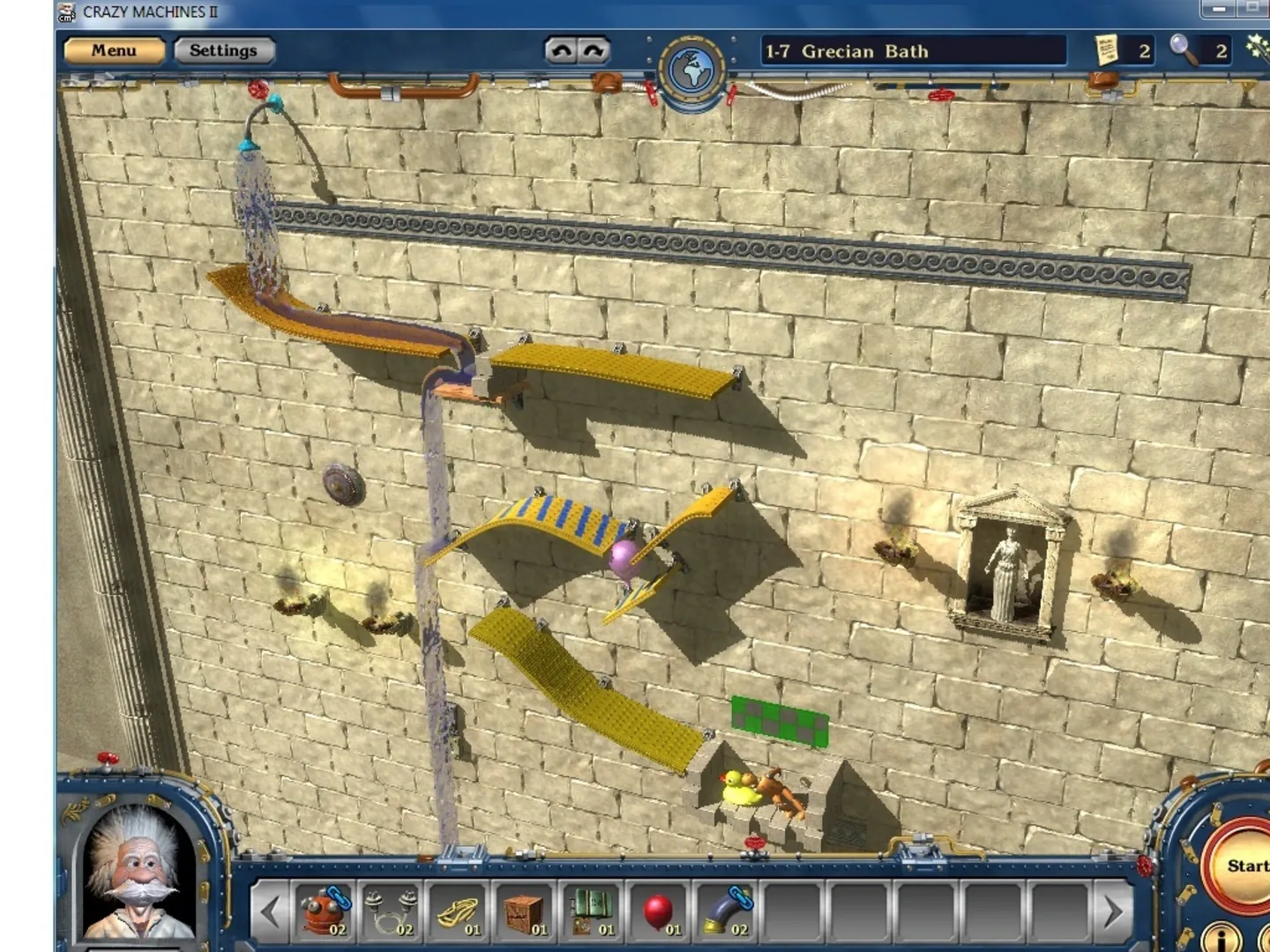The width and height of the screenshot is (1270, 952).
Task: Choose the wooden crate from inventory
Action: 526,911
